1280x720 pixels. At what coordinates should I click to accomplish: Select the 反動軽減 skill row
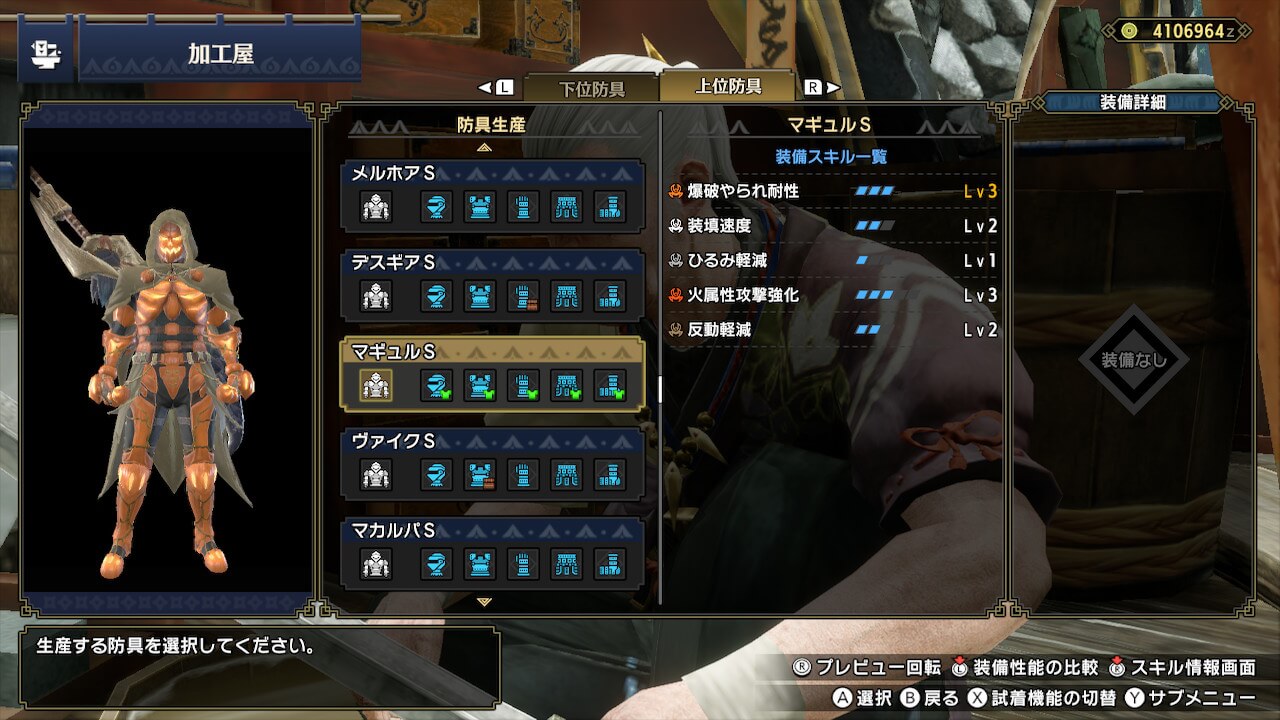click(833, 330)
